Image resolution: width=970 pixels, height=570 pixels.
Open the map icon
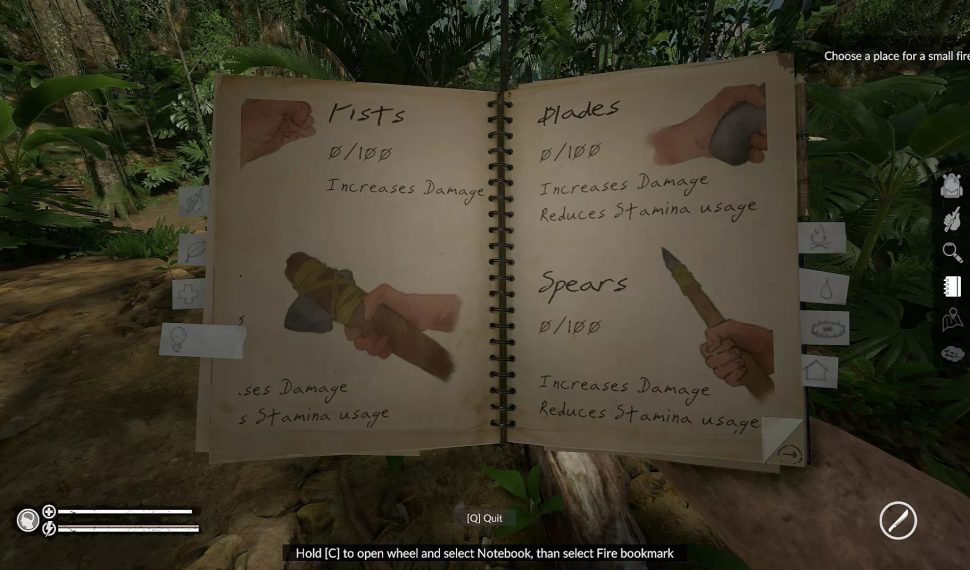[952, 320]
